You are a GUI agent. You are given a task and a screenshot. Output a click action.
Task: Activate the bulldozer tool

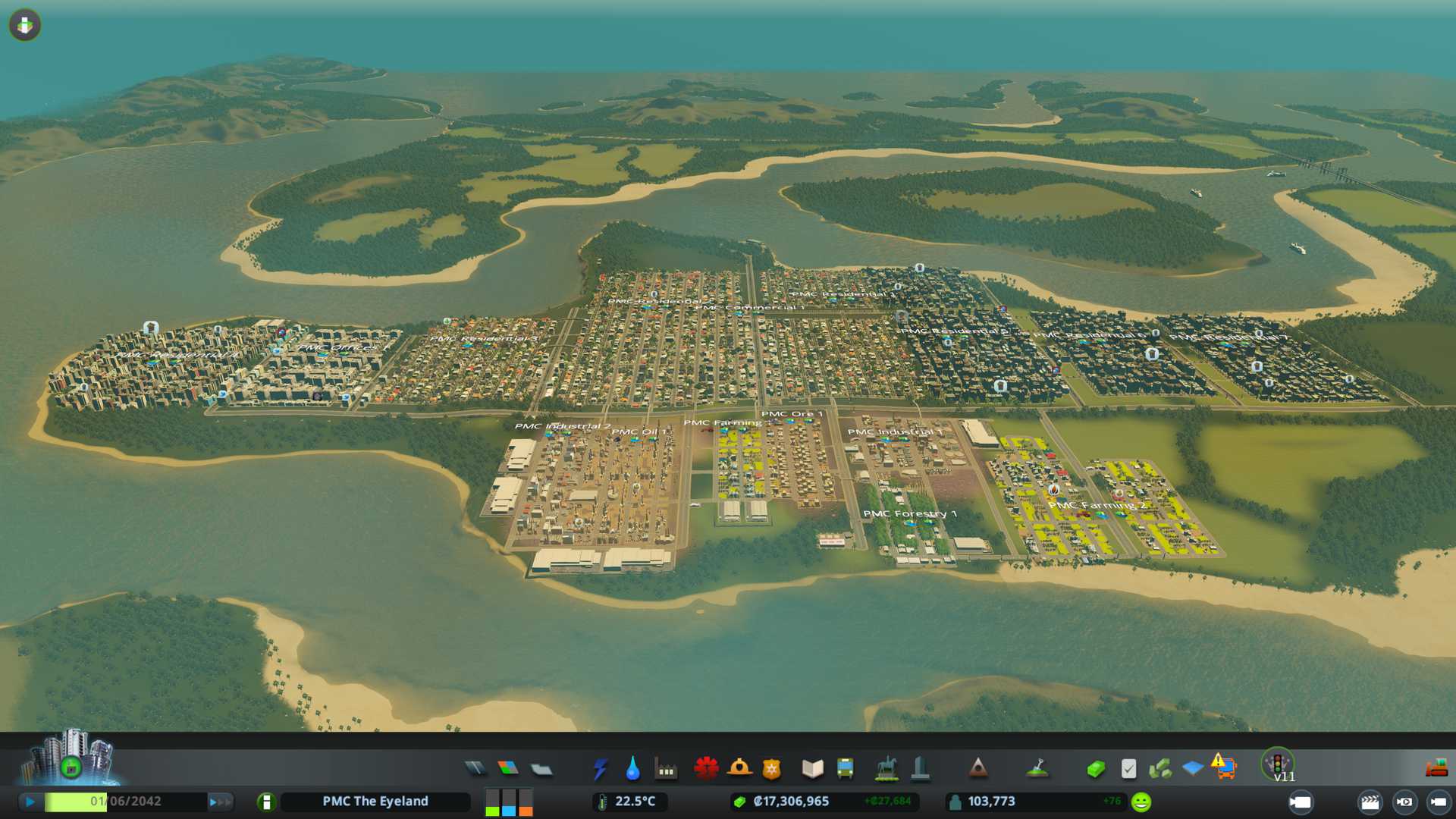(x=1436, y=769)
